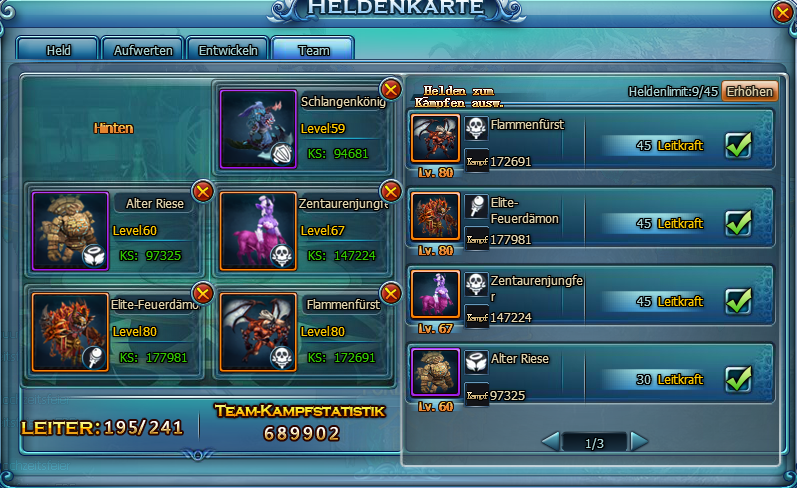Viewport: 797px width, 488px height.
Task: Choose the Flammenfürst portrait in hero list
Action: (435, 139)
